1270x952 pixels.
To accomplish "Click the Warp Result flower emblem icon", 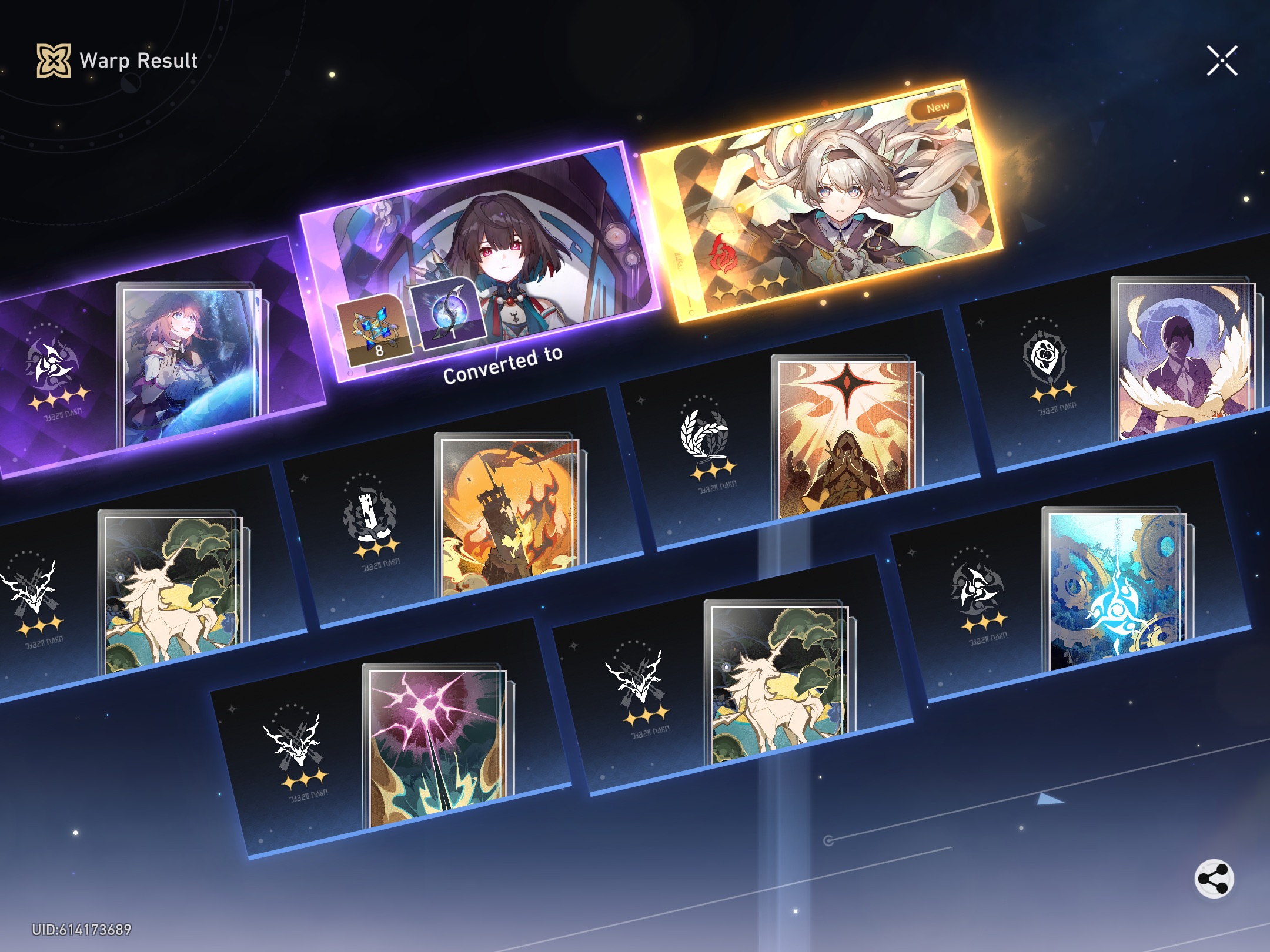I will pos(53,59).
